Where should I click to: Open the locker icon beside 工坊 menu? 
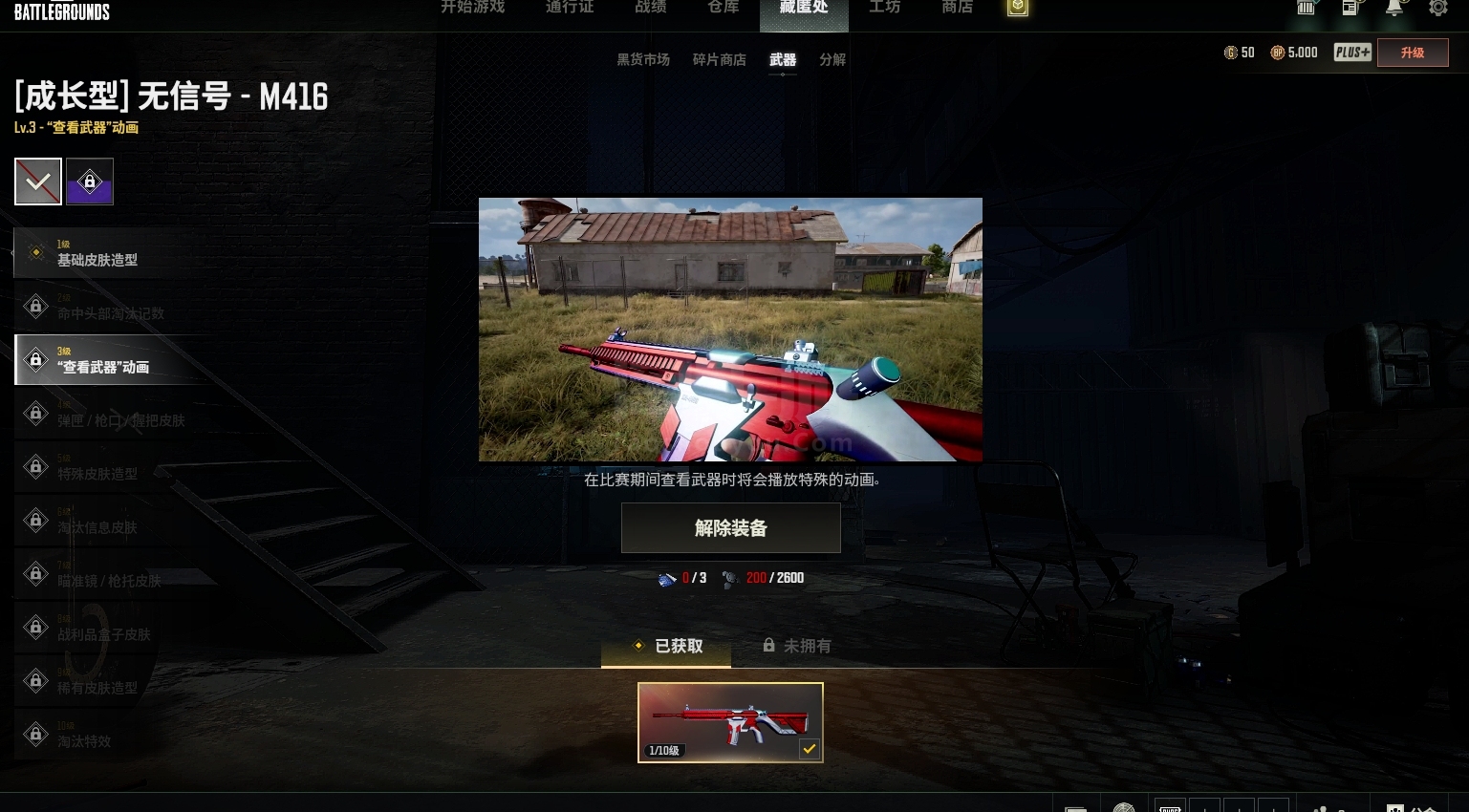pos(1306,9)
